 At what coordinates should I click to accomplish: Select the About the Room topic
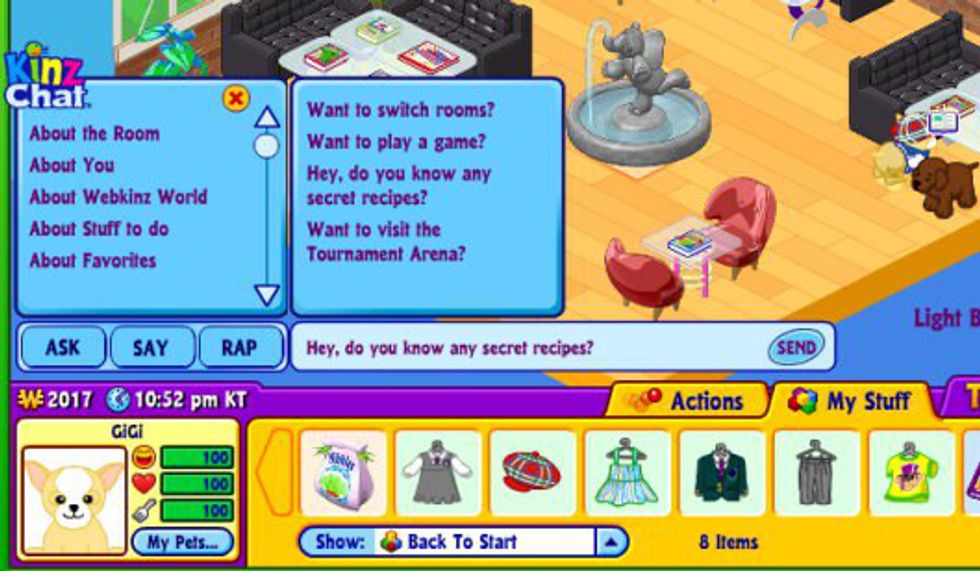click(x=94, y=133)
